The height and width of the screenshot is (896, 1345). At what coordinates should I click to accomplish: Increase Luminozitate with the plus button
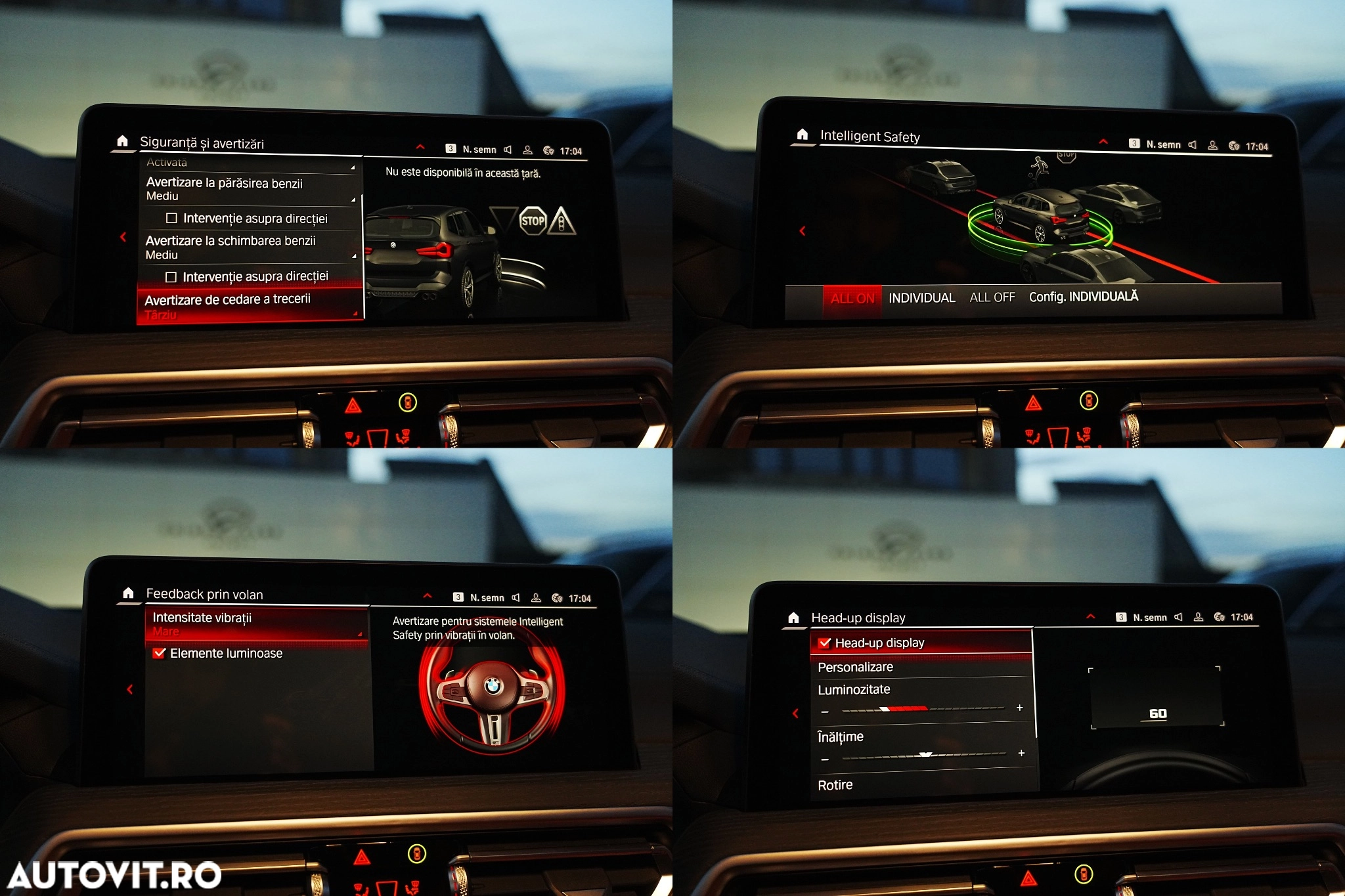click(1019, 708)
